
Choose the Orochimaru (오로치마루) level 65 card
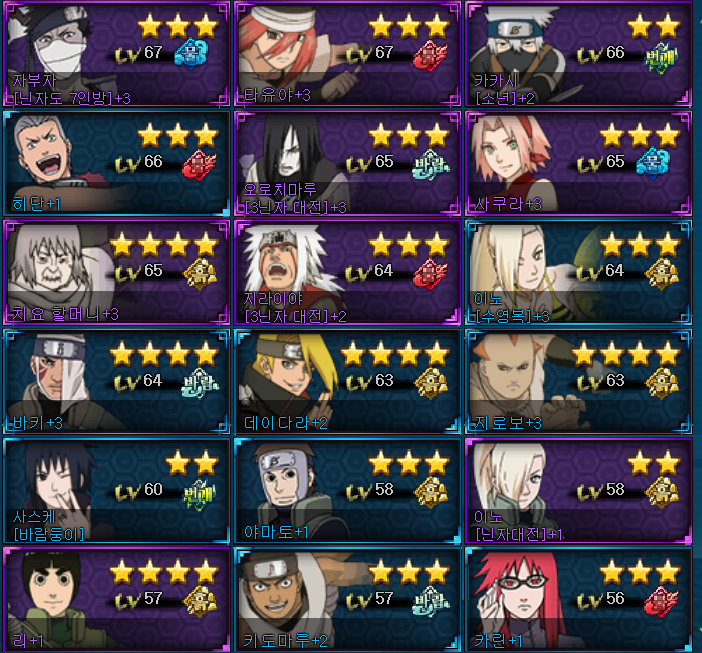tap(346, 163)
